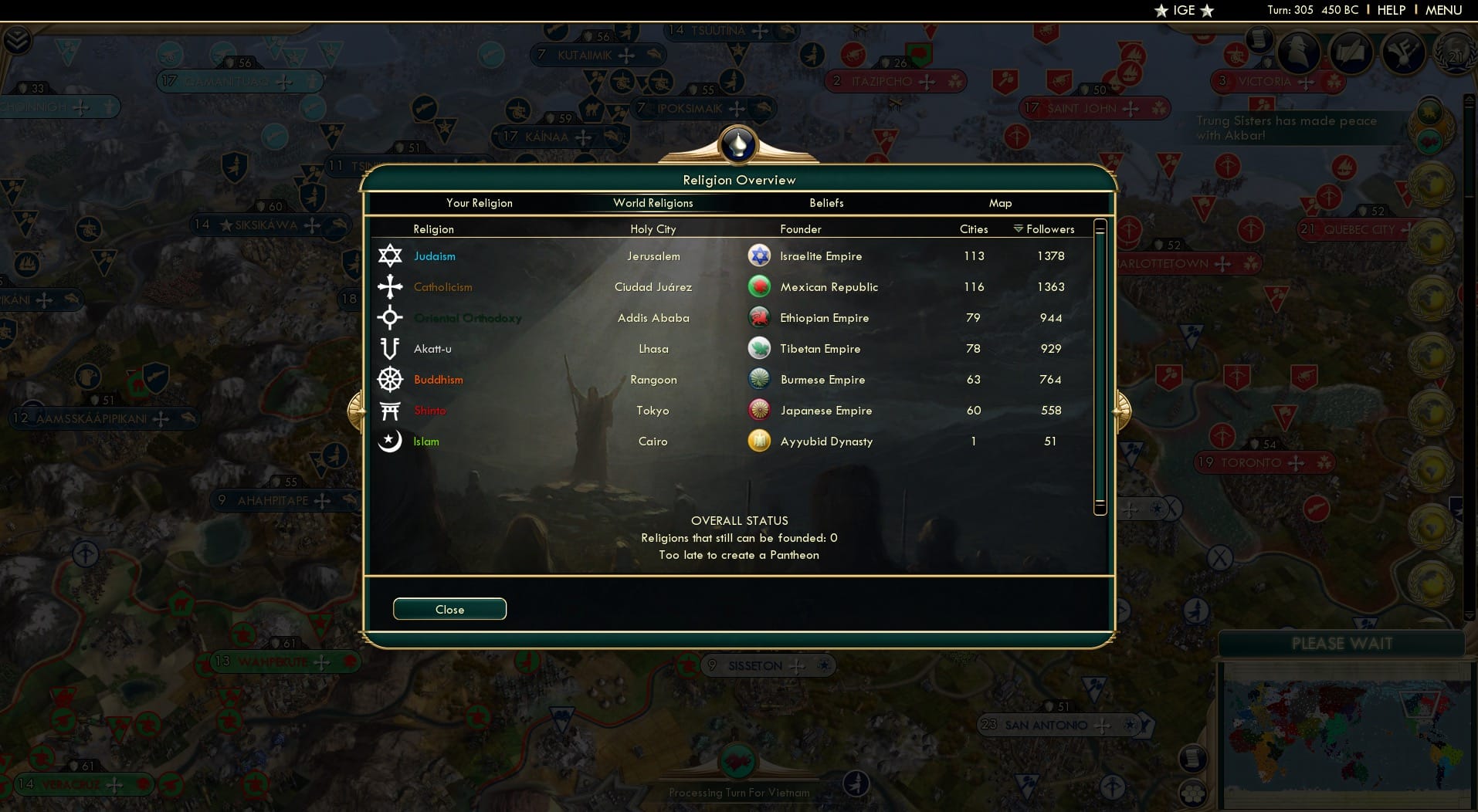Open the Israelite Empire founder icon
Viewport: 1478px width, 812px height.
coord(760,255)
